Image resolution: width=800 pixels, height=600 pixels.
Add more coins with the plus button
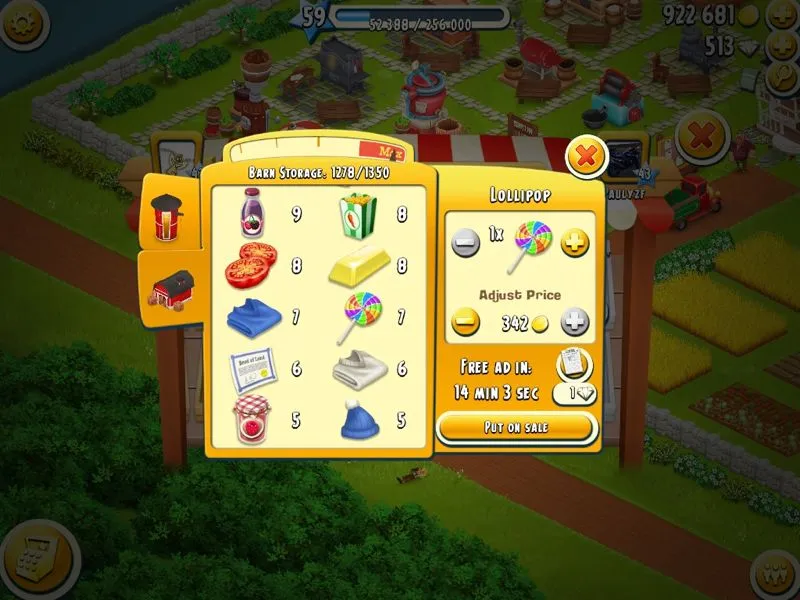pyautogui.click(x=778, y=16)
